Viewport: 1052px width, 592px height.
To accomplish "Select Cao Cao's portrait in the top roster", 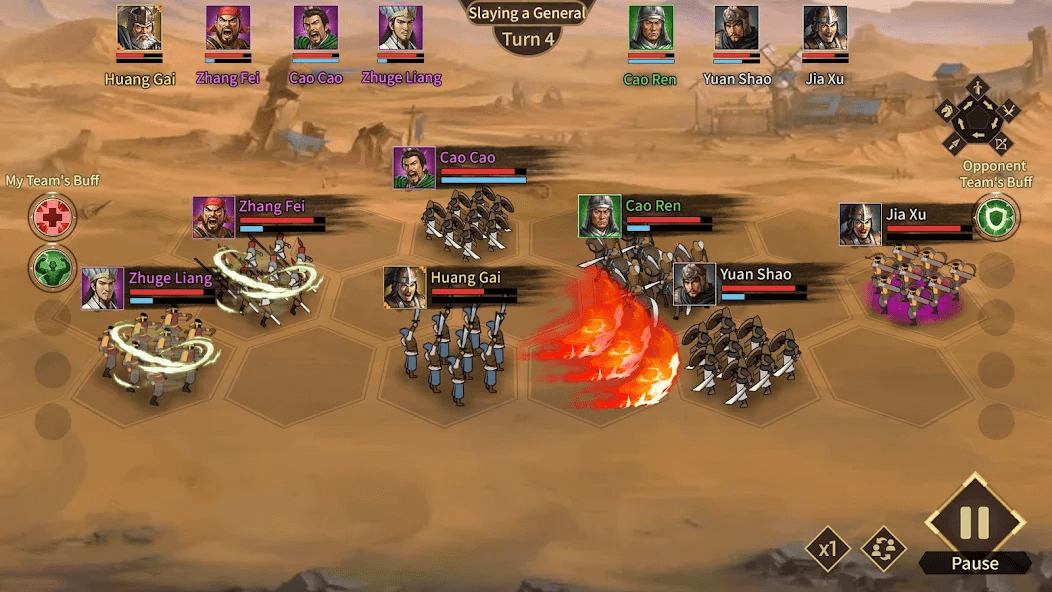I will (315, 28).
